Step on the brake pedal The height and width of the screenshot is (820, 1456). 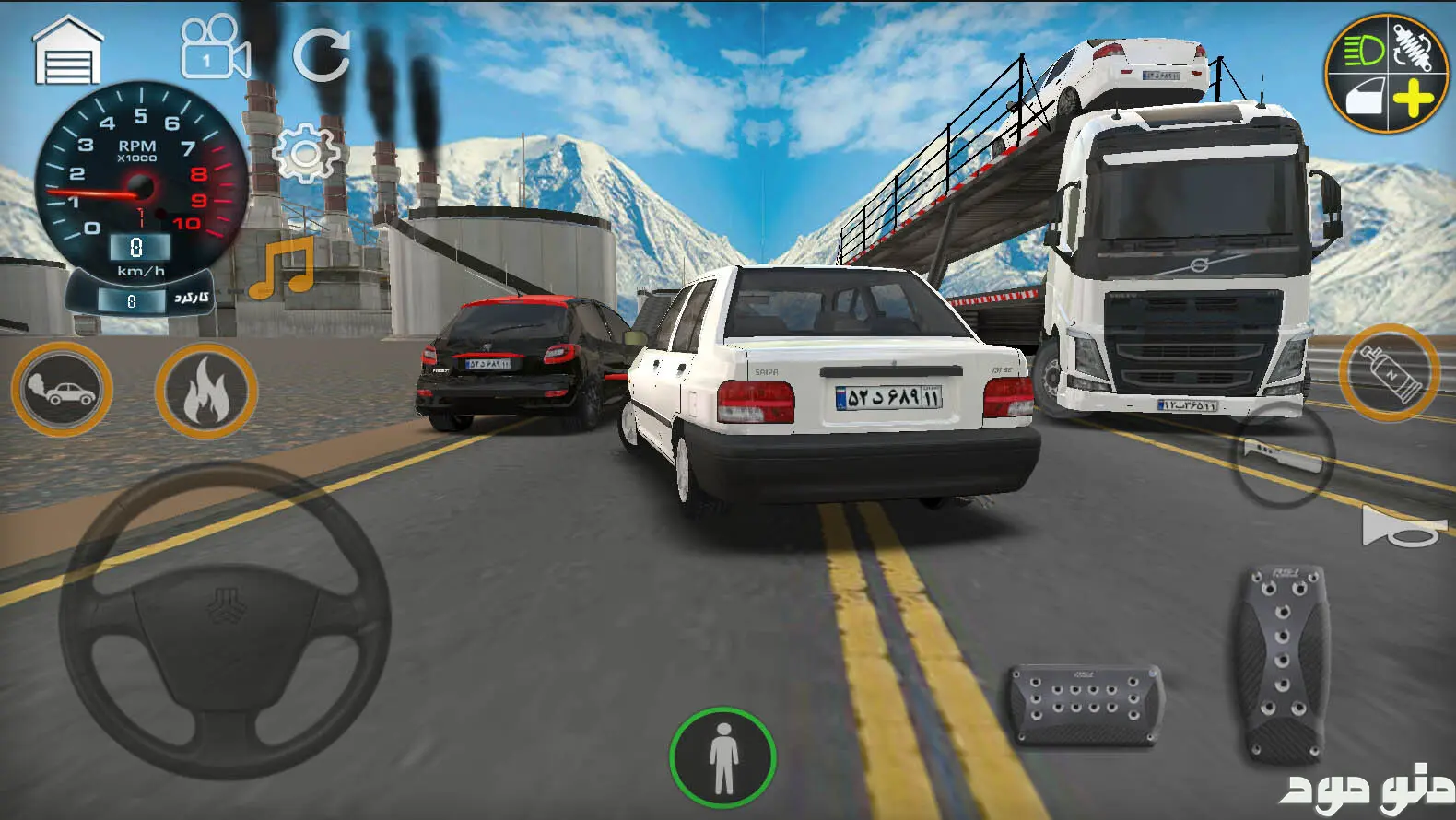coord(1086,707)
